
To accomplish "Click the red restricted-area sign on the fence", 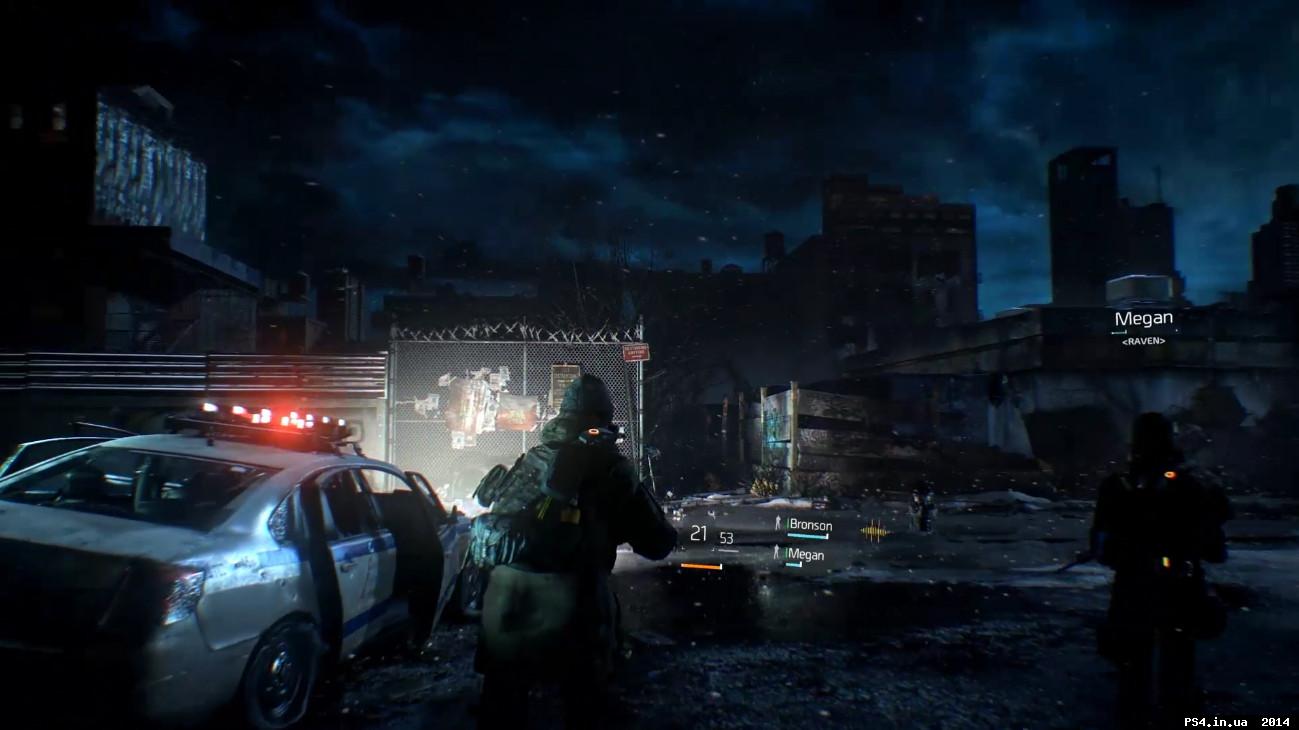I will click(x=636, y=352).
